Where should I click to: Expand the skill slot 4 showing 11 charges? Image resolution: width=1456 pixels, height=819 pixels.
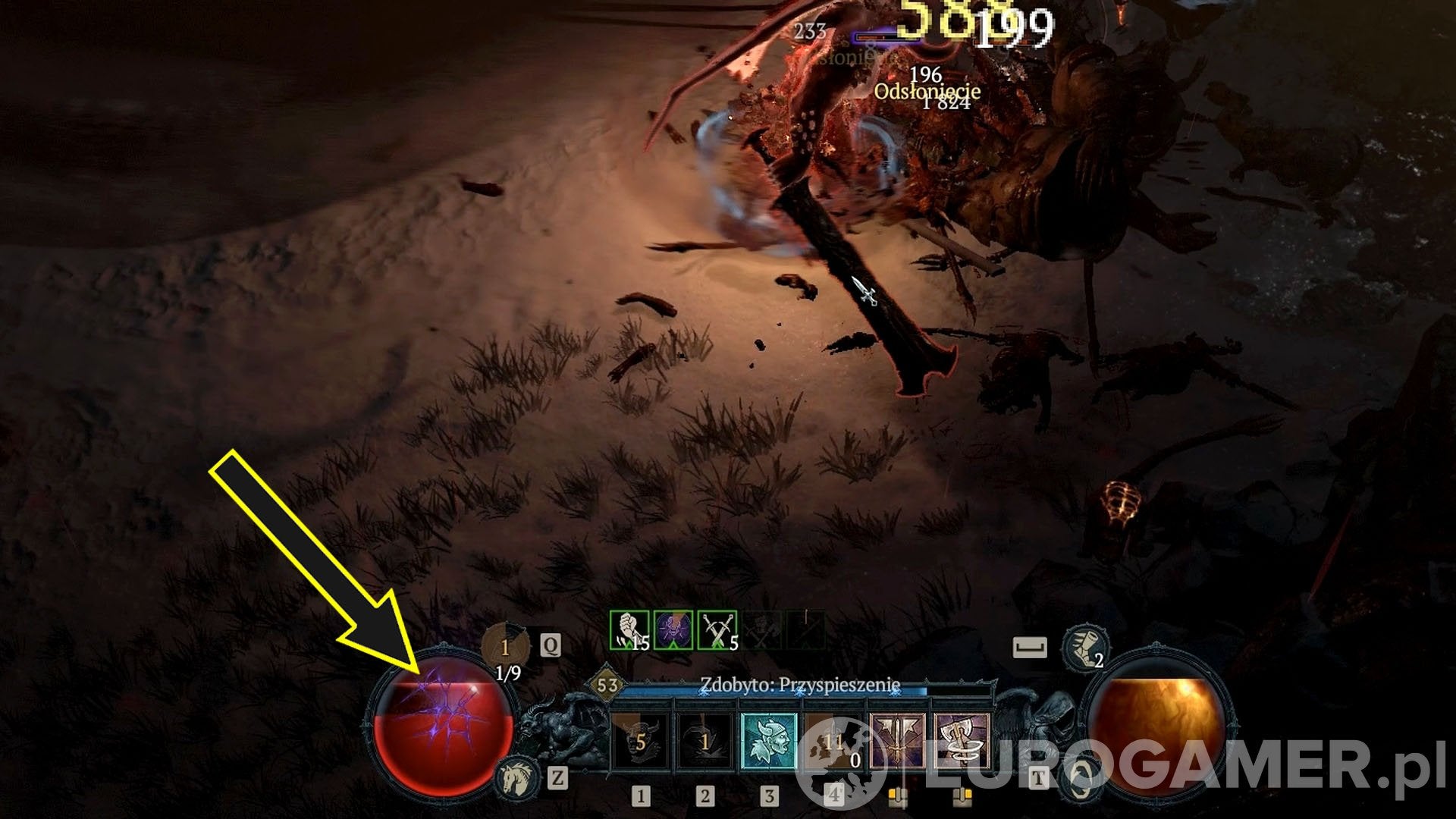click(833, 739)
